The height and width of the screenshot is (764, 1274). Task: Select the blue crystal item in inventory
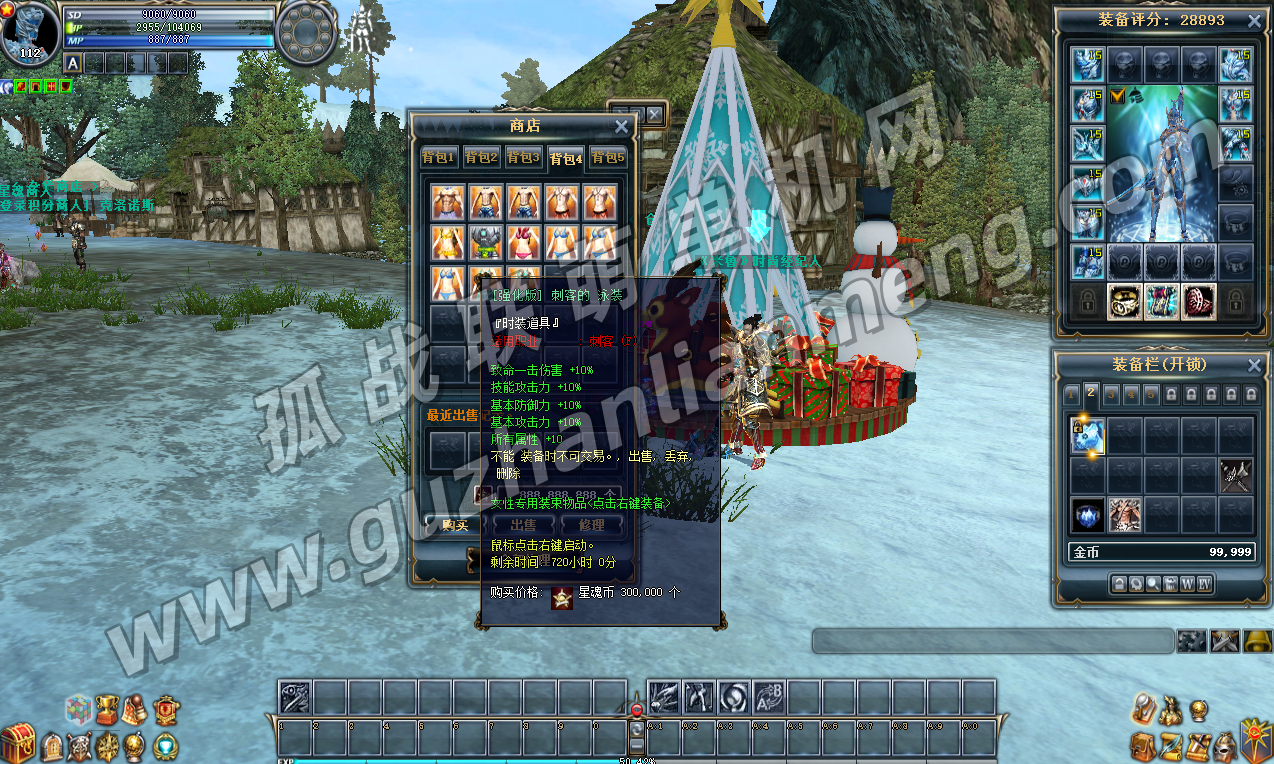coord(1087,515)
